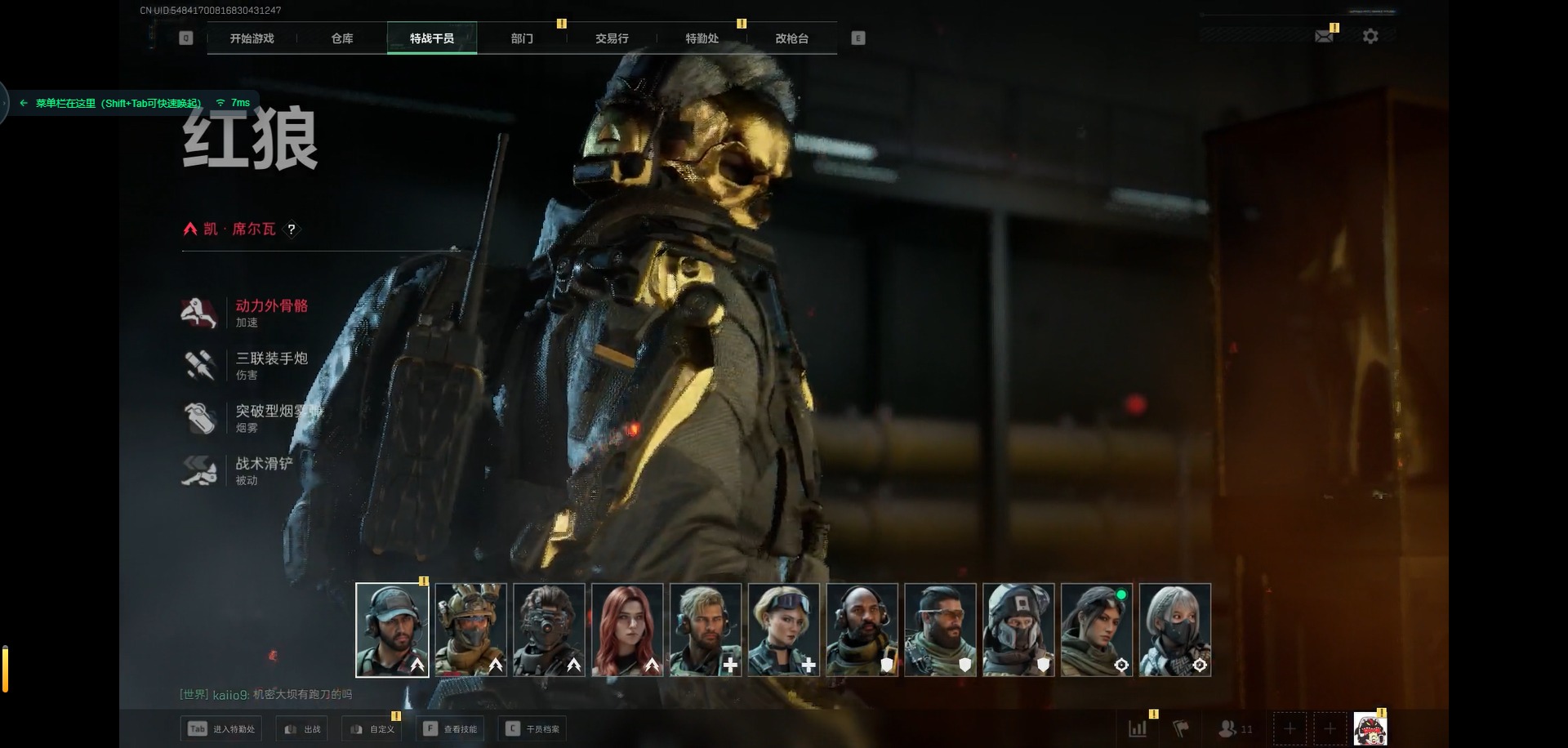Switch to the 仓库 tab

coord(342,38)
